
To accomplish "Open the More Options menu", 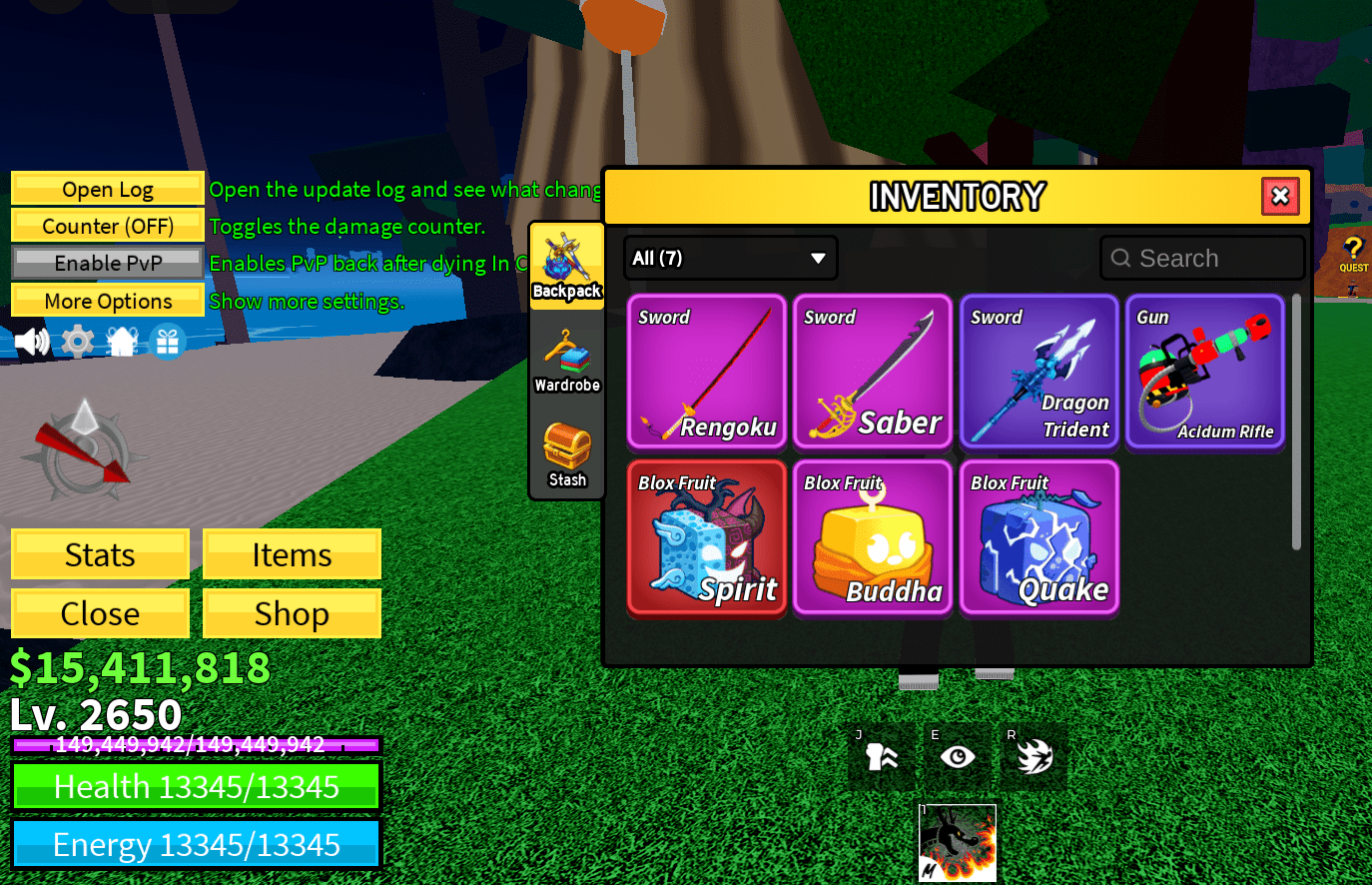I will (107, 300).
